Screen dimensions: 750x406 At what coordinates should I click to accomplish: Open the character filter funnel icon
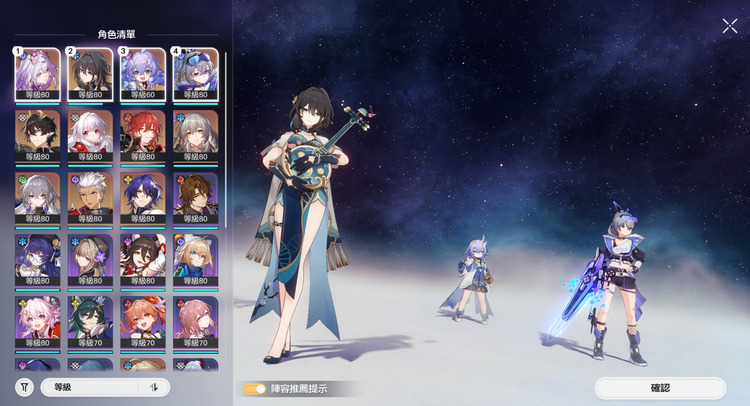point(24,387)
